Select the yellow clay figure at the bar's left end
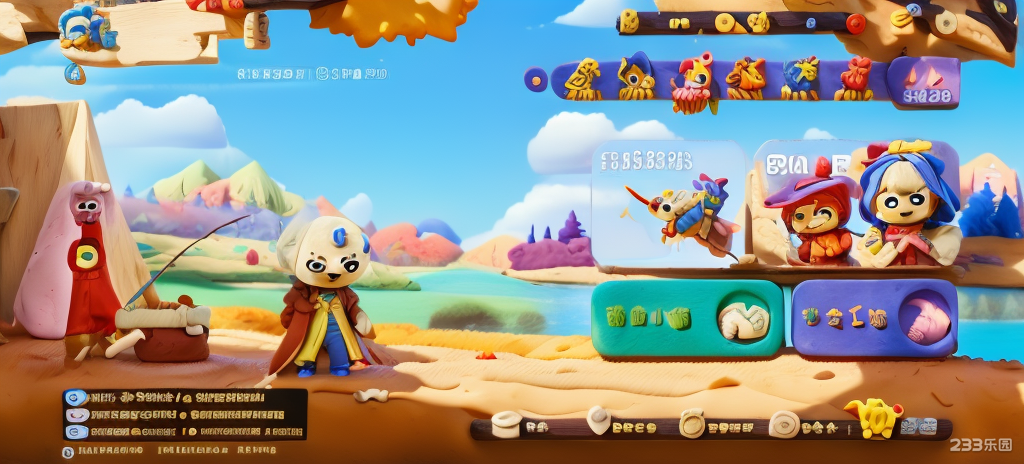The width and height of the screenshot is (1024, 464). 582,80
